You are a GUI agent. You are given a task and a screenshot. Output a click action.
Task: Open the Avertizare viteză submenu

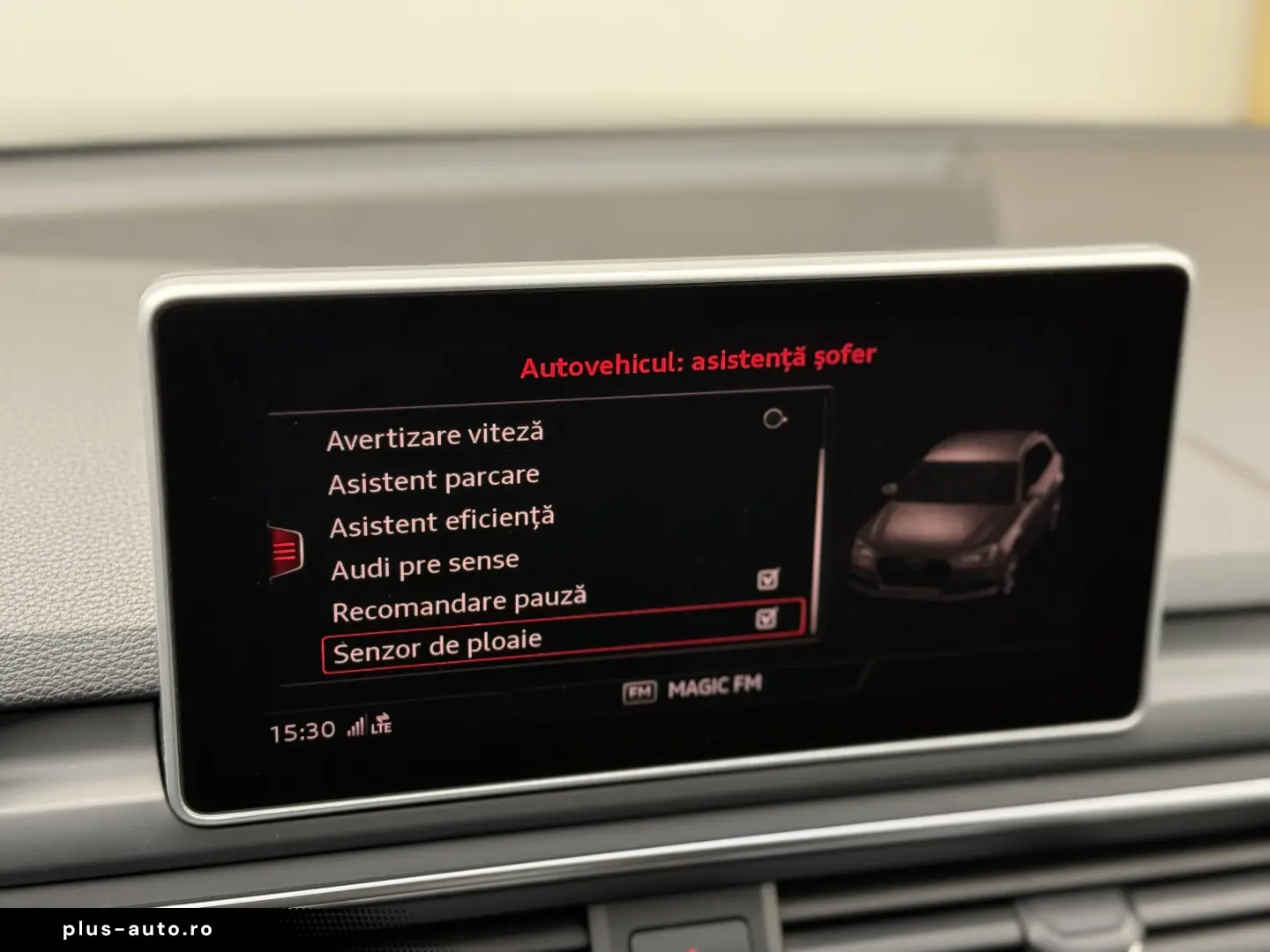(x=437, y=435)
